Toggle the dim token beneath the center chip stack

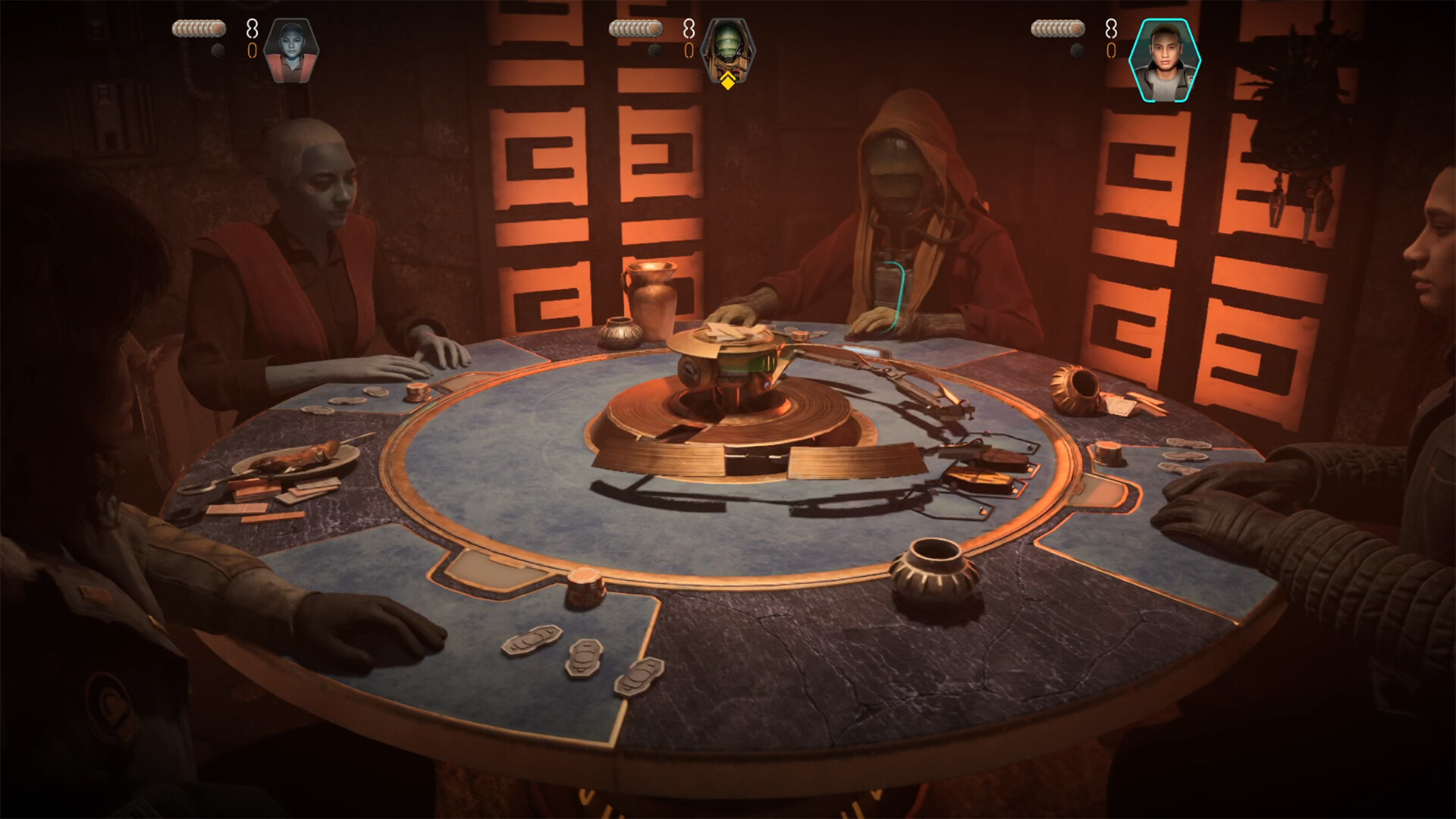click(654, 50)
